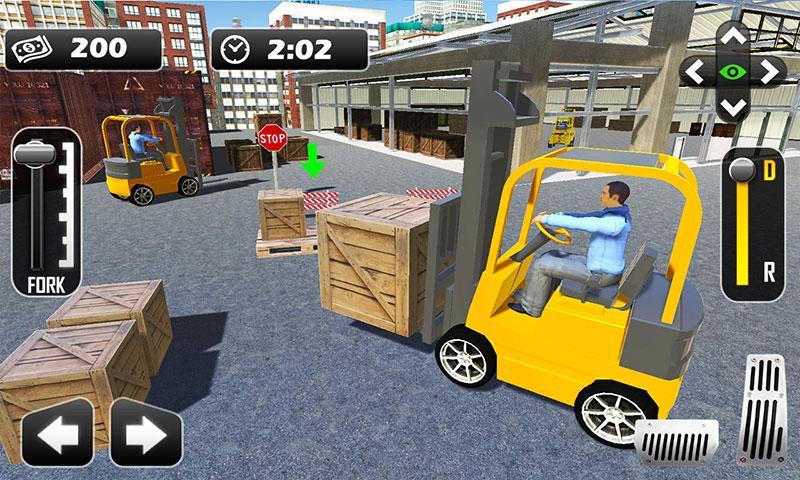
Task: Rotate camera right with the right chevron
Action: 768,72
